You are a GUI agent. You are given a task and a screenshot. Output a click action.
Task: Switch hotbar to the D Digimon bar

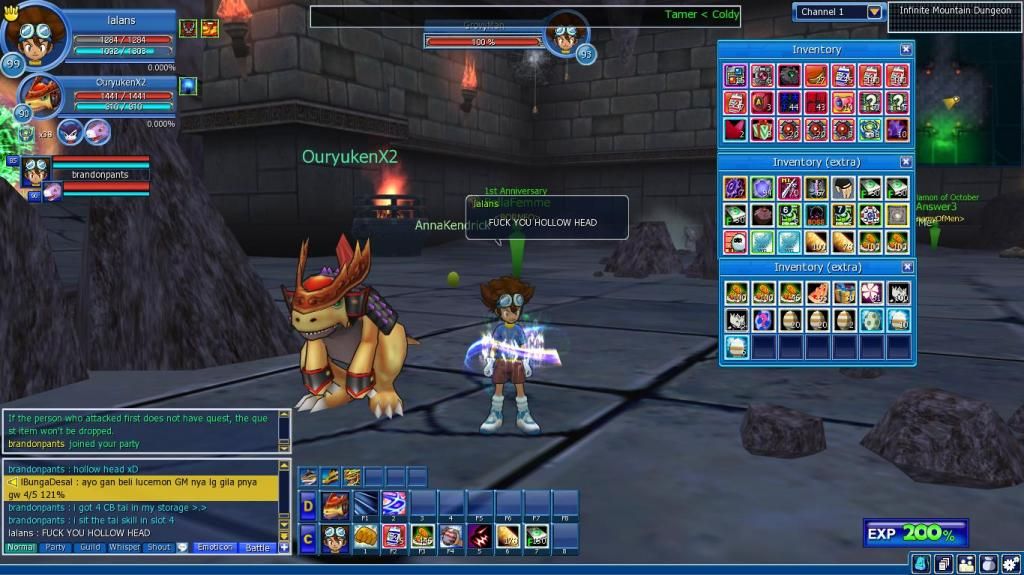tap(308, 503)
